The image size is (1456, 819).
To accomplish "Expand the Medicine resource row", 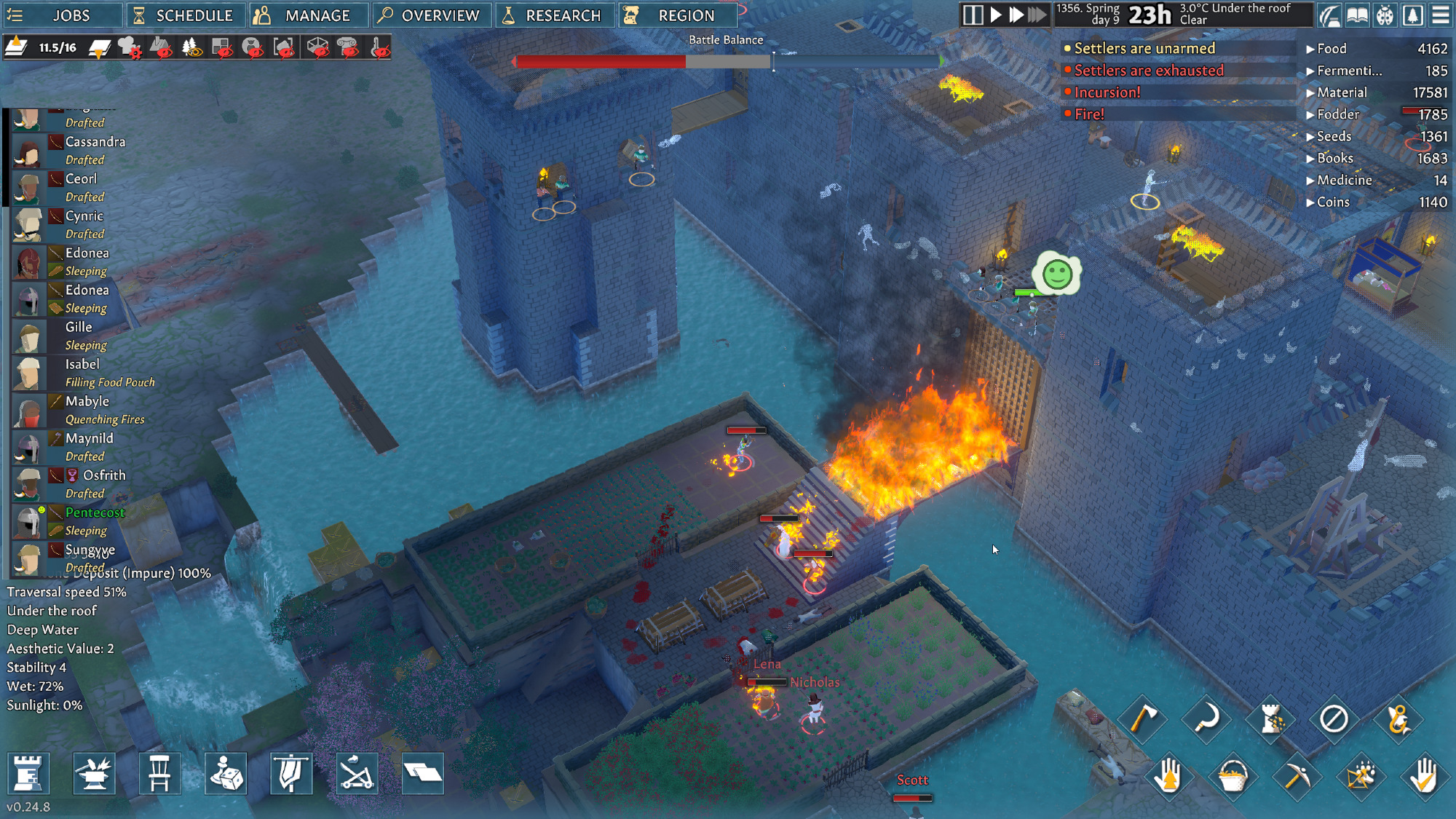I will 1343,180.
